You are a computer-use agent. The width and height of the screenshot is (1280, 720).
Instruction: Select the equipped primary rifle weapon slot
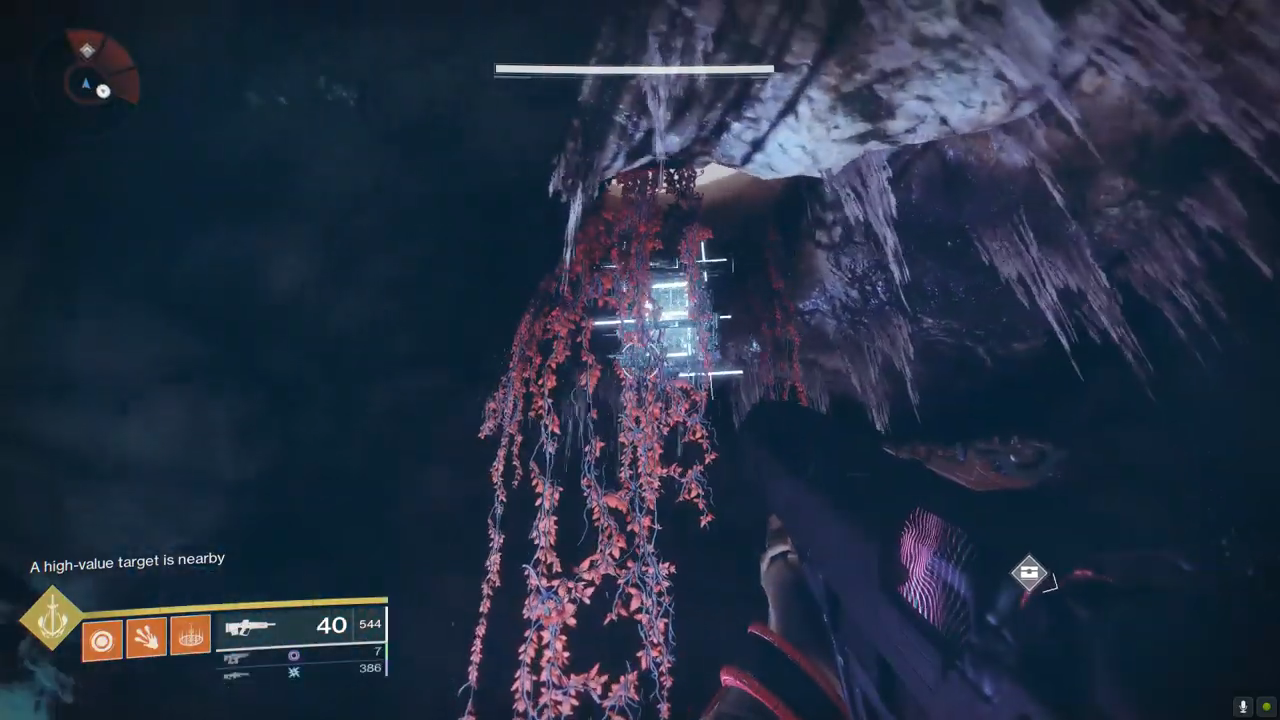click(299, 627)
